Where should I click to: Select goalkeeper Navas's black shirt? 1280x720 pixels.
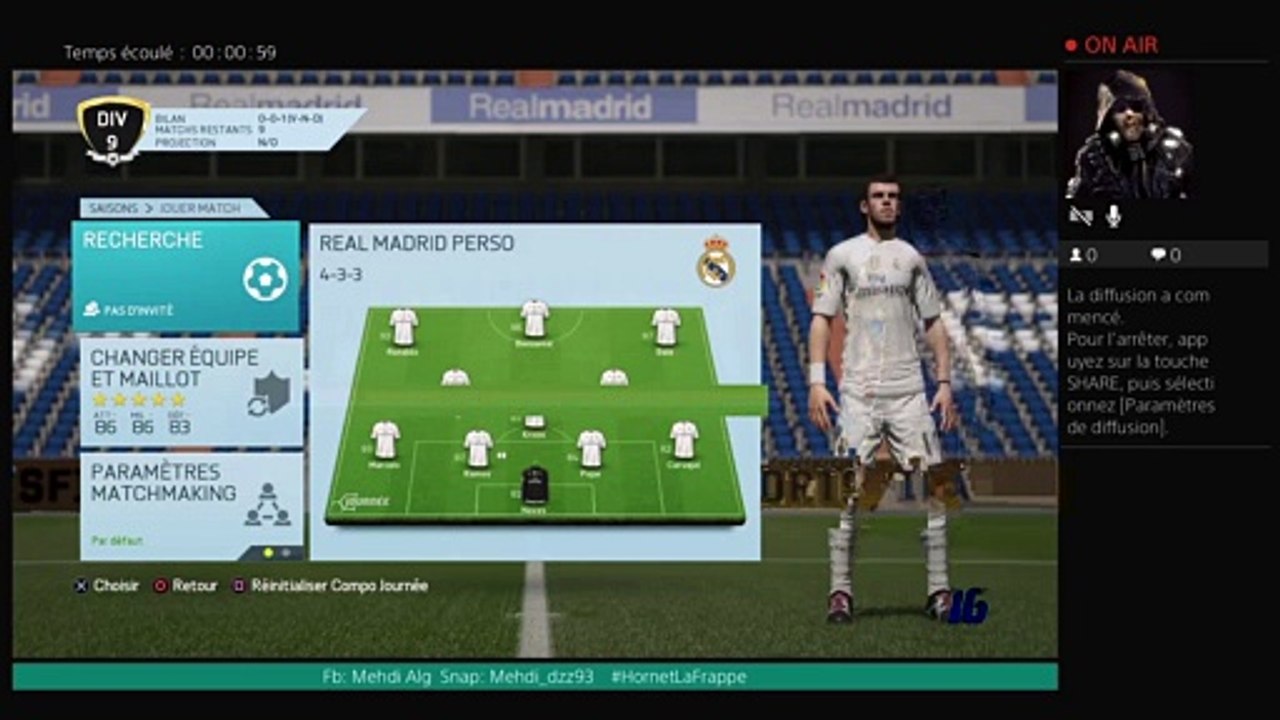pos(535,485)
